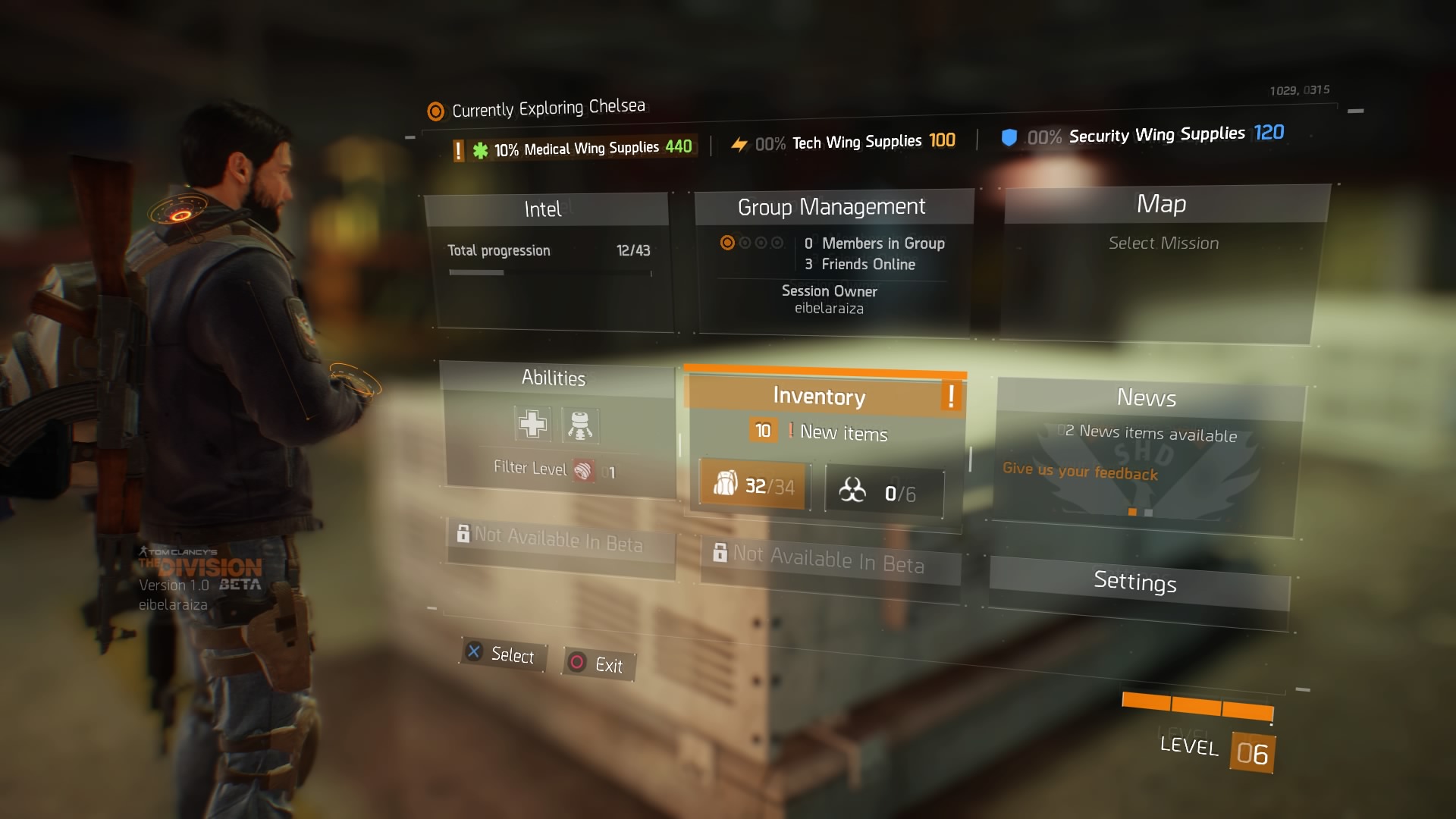Select the medical cross ability icon
Viewport: 1456px width, 819px height.
532,424
